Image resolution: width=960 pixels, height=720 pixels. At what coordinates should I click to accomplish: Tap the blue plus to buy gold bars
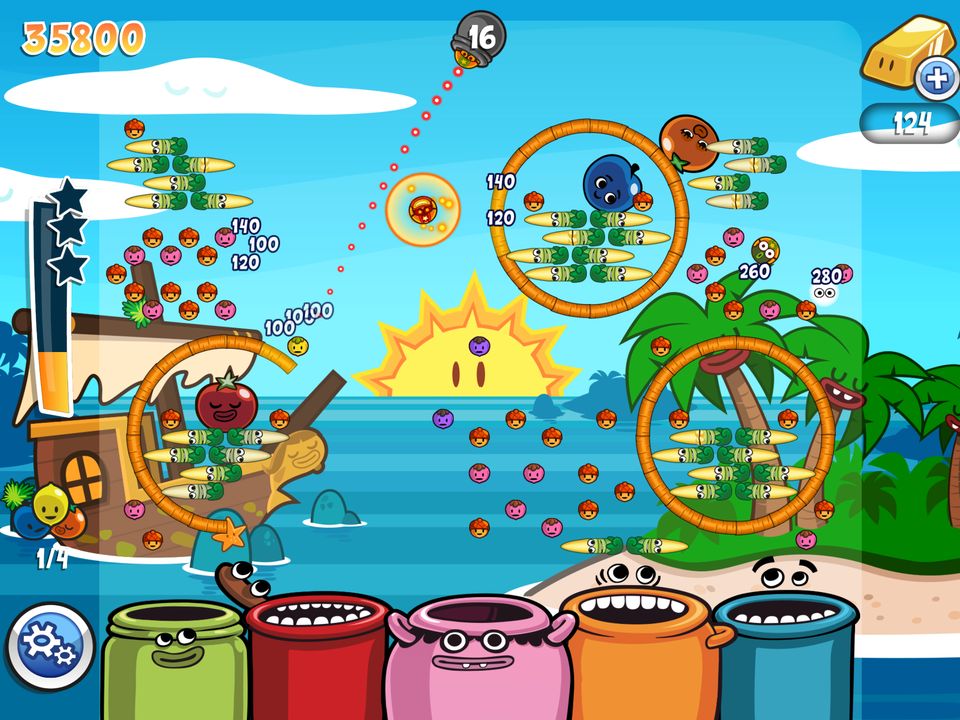[937, 79]
